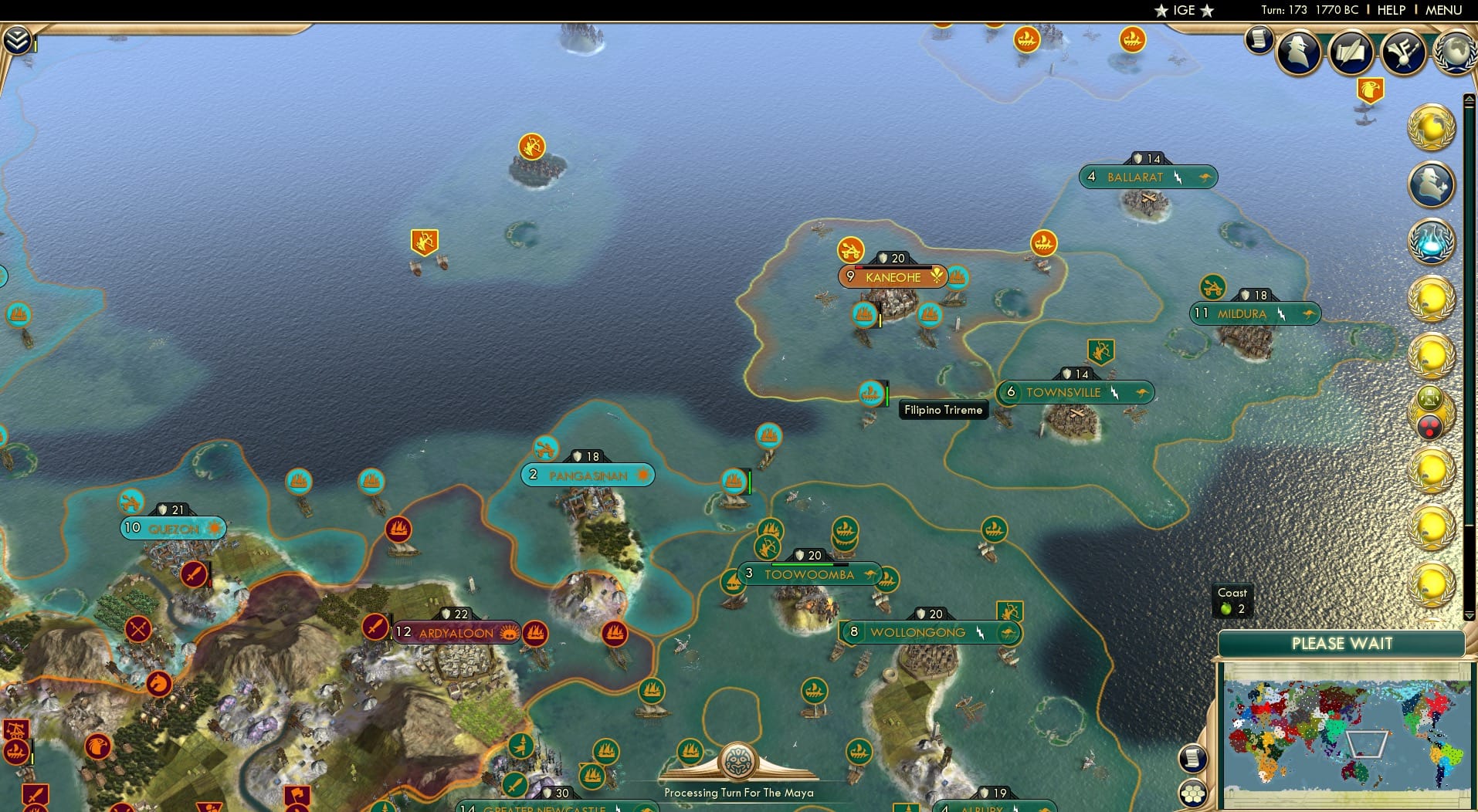
Task: Open map options scroll beside the minimap
Action: point(1192,758)
